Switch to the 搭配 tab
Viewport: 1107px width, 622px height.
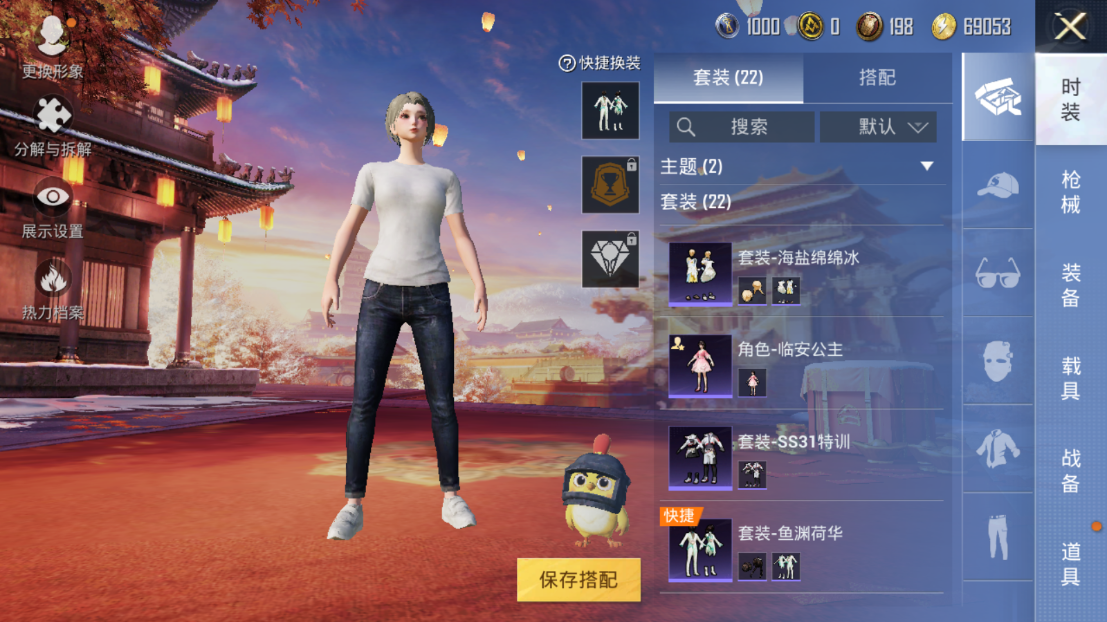coord(877,78)
